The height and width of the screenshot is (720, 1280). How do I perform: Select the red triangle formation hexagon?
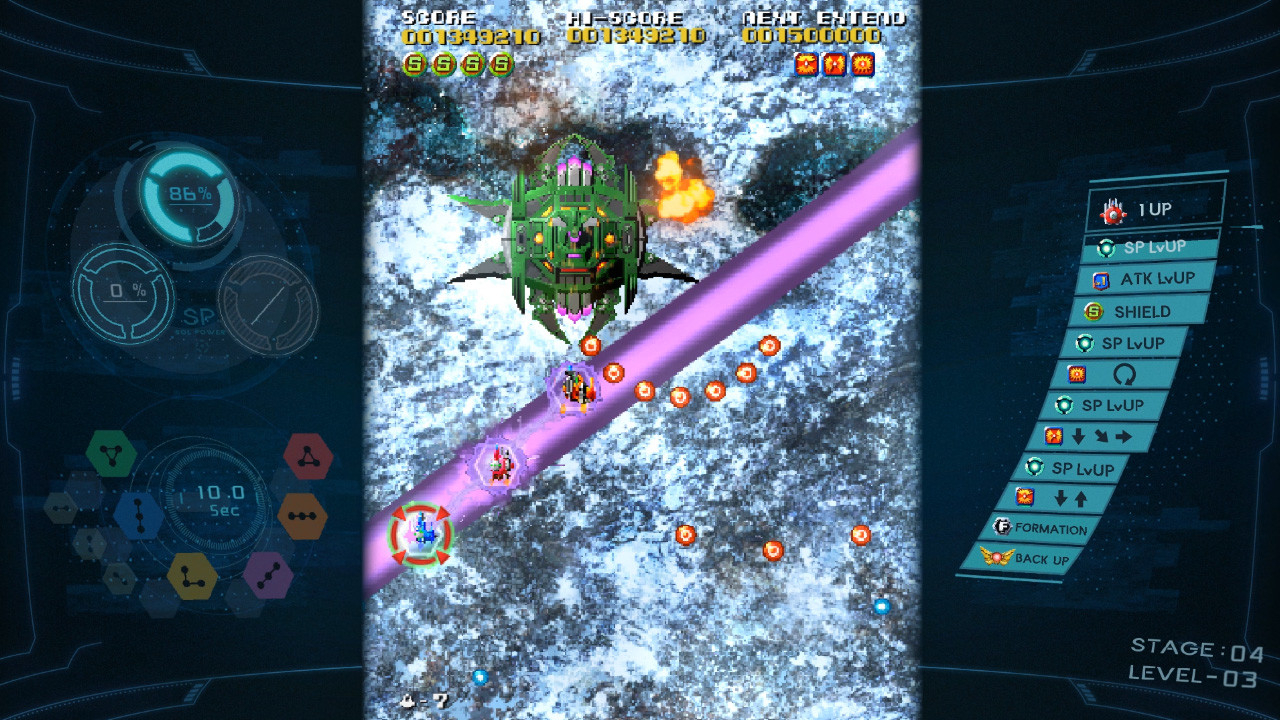pos(306,457)
